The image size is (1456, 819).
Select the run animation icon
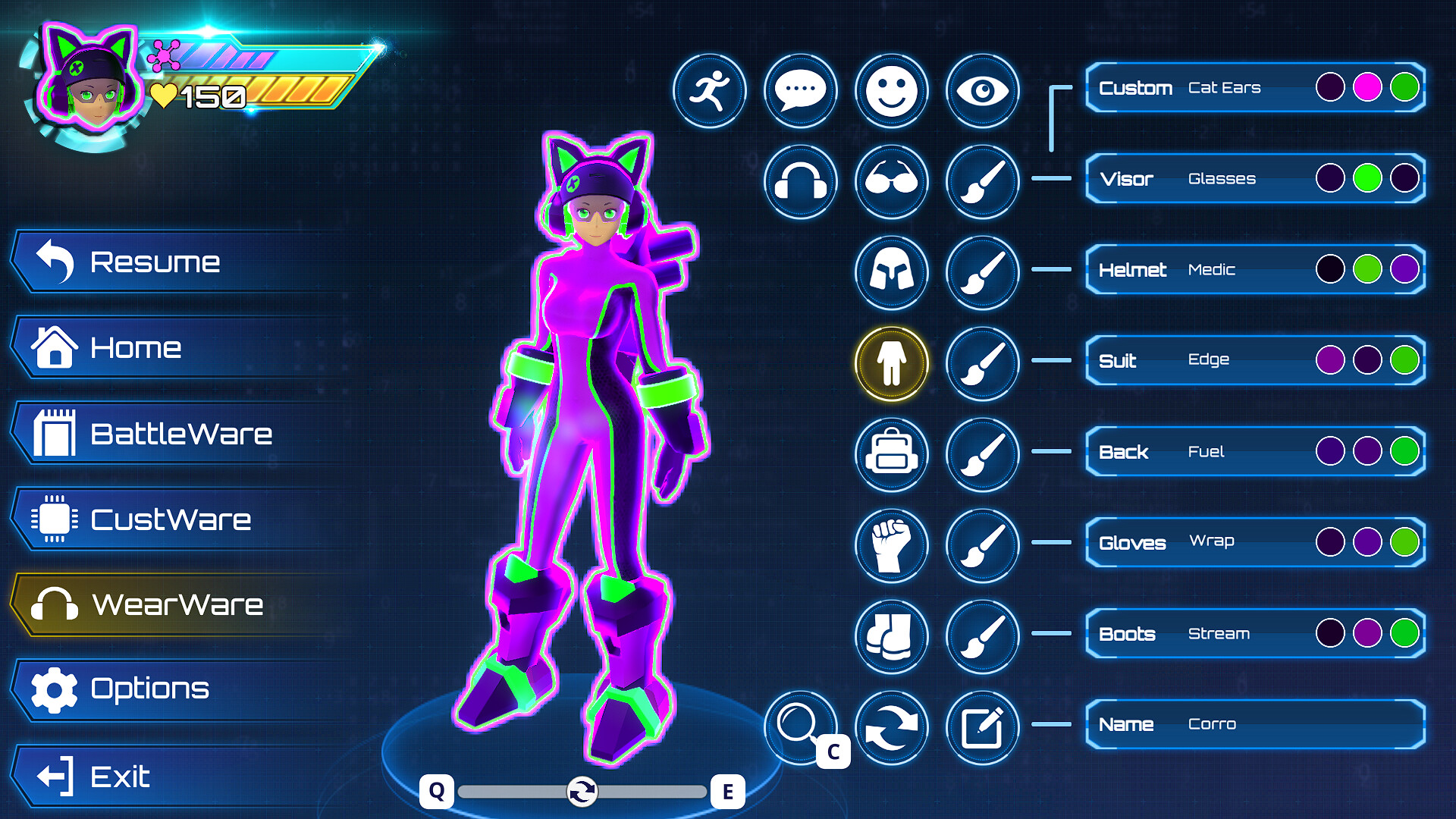(710, 90)
